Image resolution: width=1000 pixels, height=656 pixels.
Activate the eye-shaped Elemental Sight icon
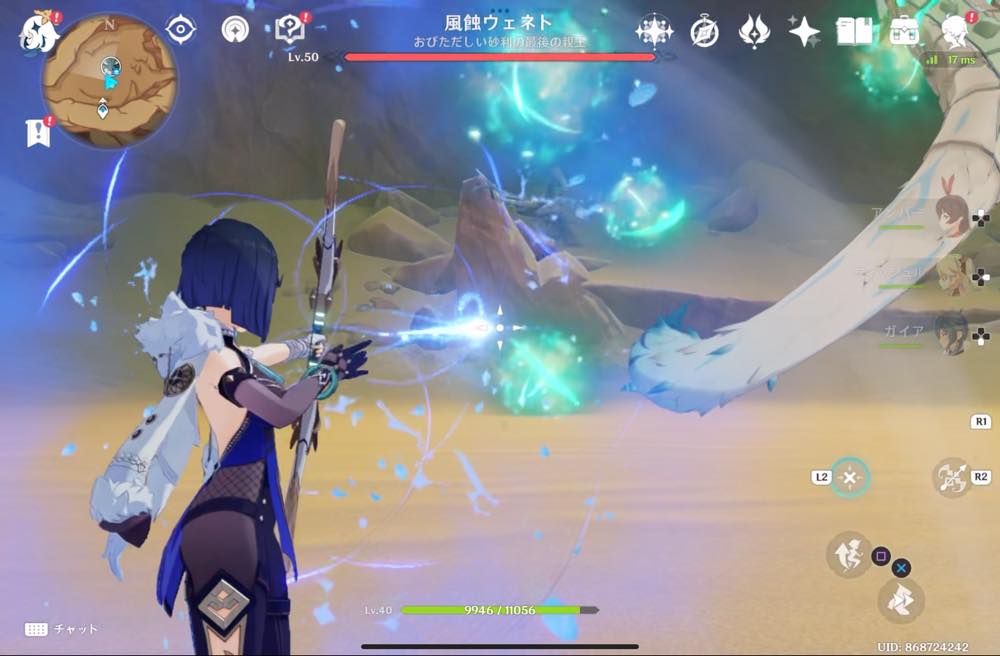181,30
